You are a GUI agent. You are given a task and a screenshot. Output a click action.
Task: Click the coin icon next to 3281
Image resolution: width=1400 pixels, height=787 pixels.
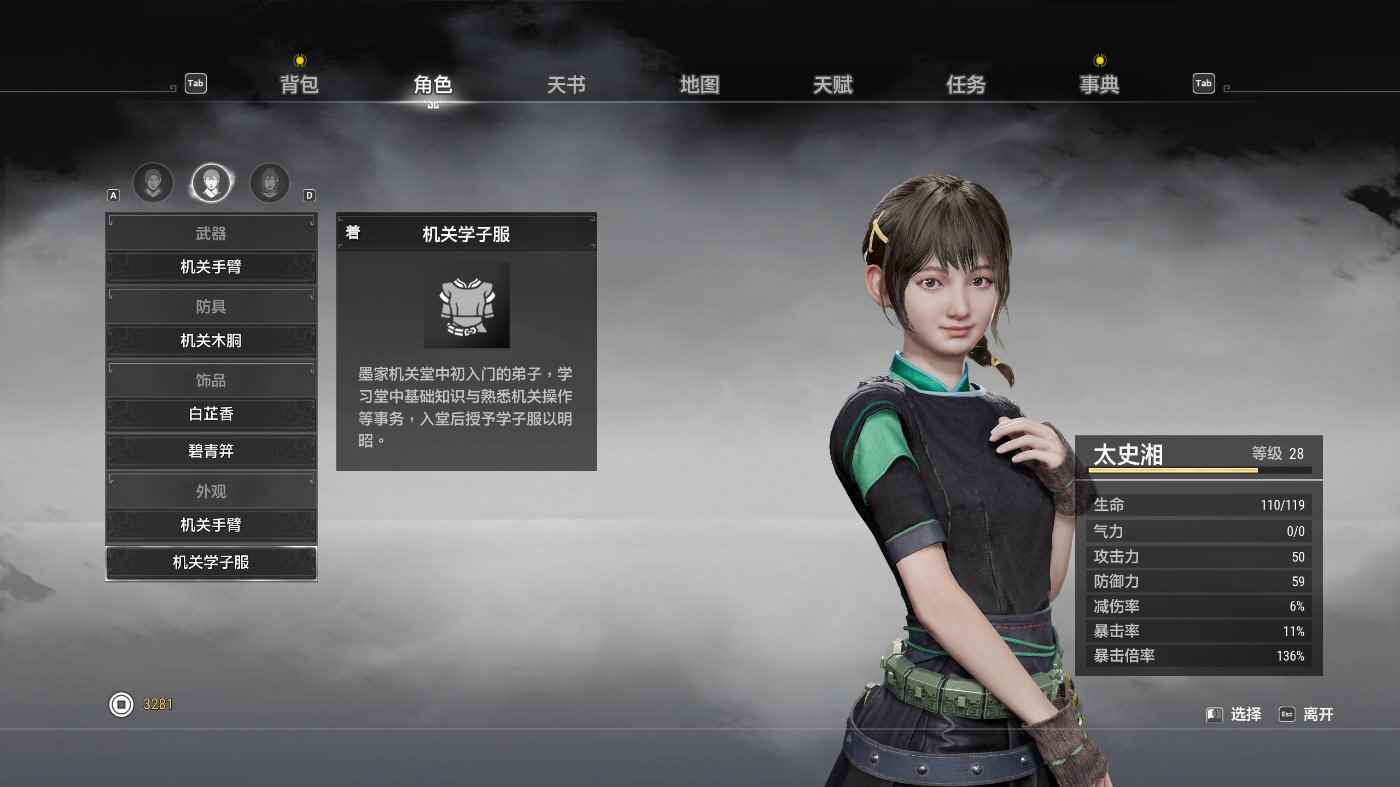tap(120, 704)
